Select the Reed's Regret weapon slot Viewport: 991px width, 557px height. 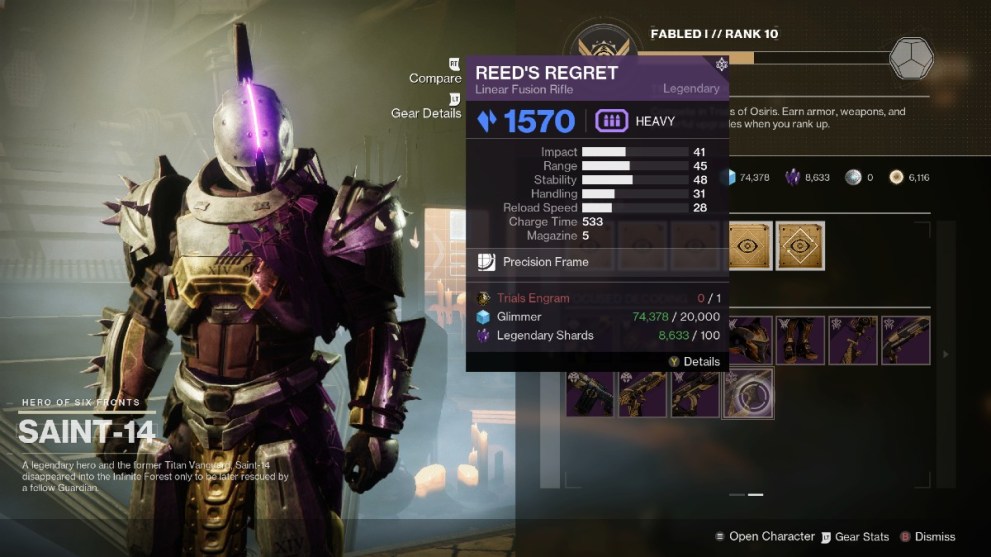(748, 393)
